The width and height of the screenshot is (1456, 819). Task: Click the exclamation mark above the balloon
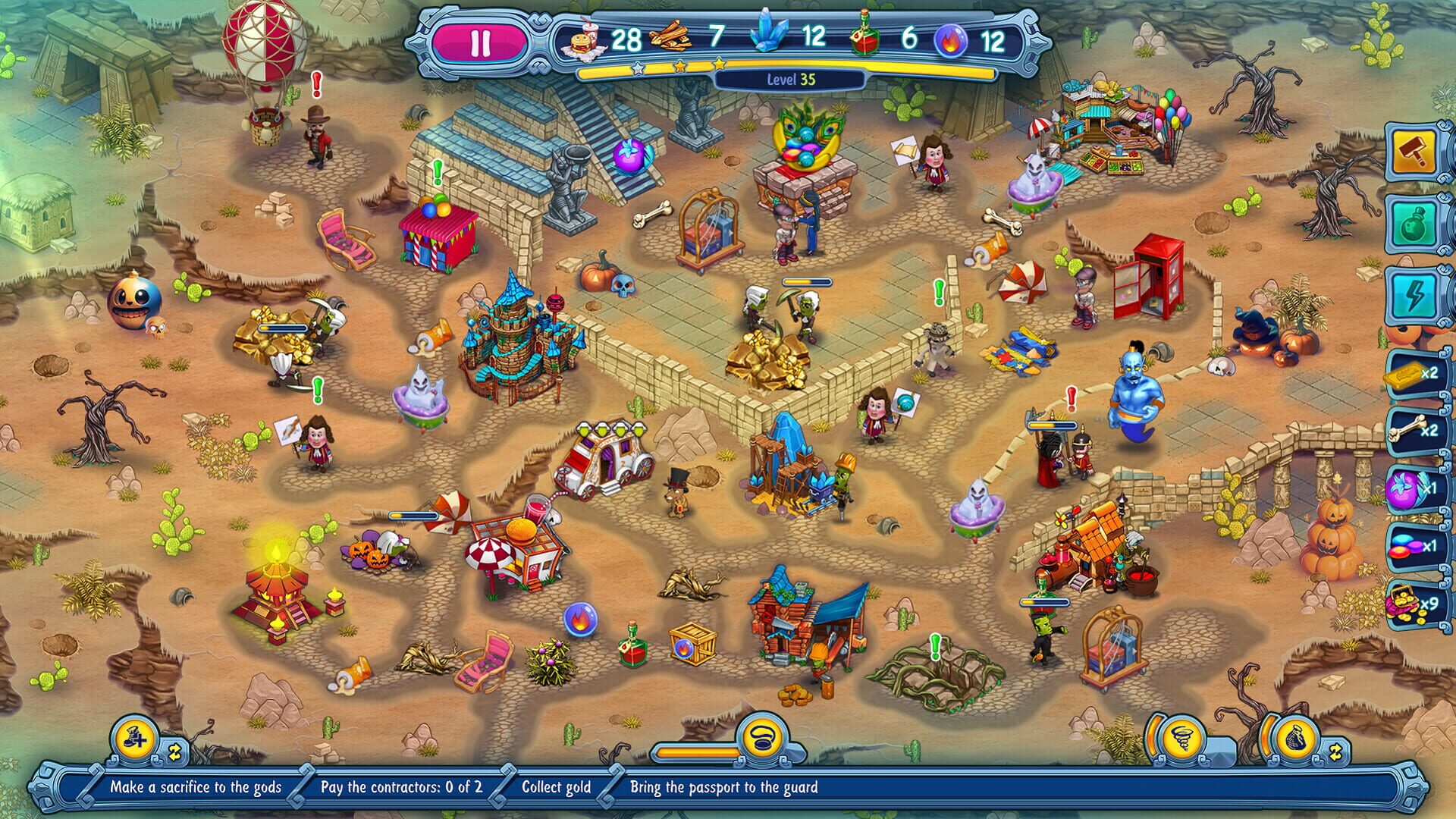[315, 83]
